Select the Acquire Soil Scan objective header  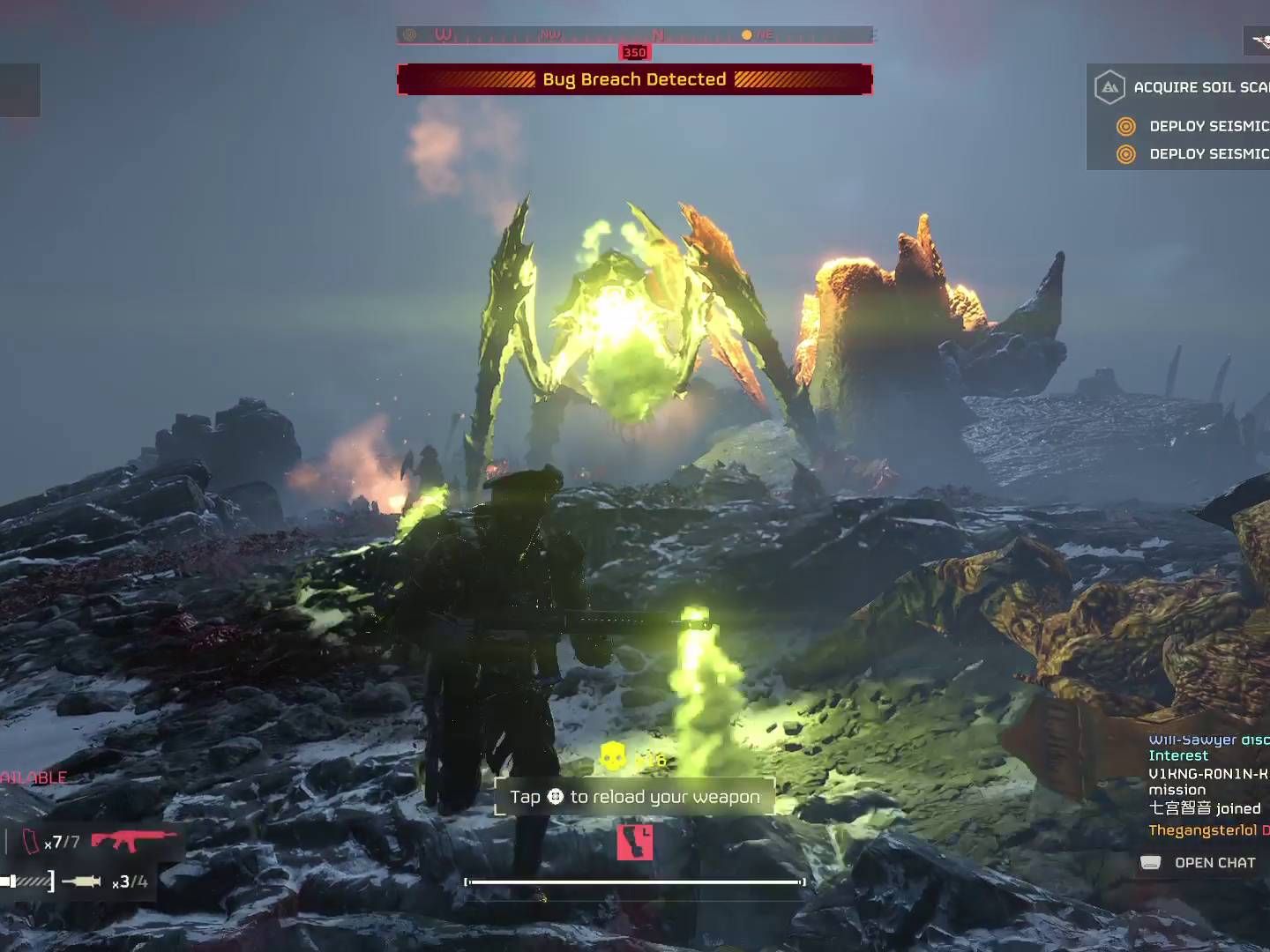click(1182, 87)
